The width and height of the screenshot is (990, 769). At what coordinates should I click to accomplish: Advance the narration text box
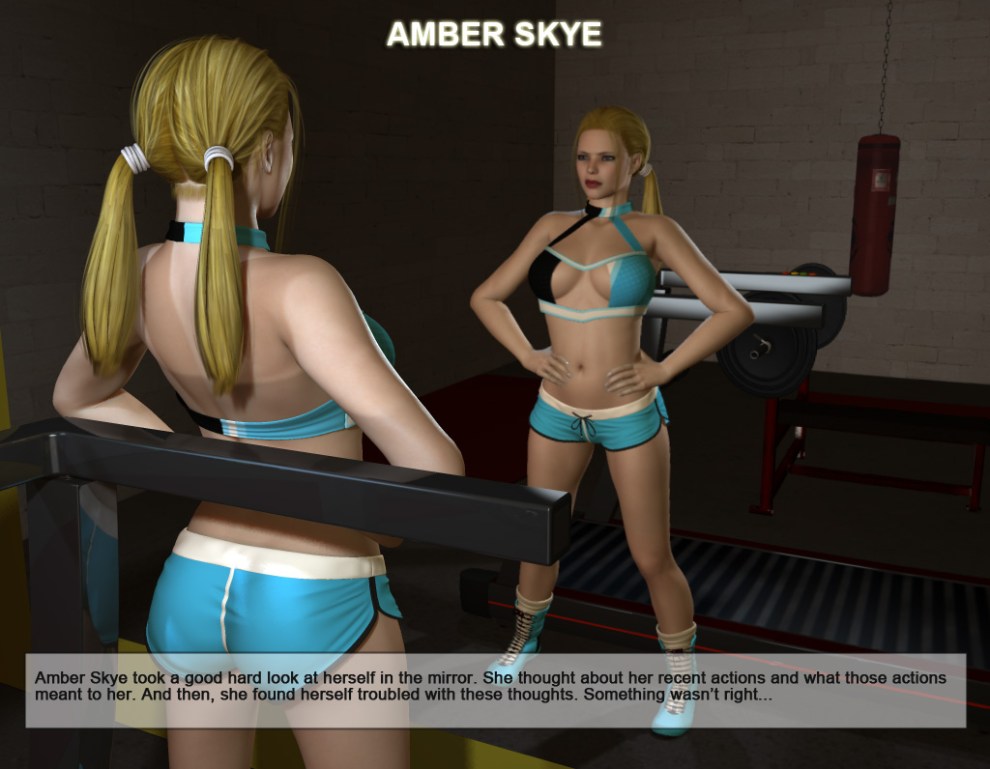(x=495, y=689)
